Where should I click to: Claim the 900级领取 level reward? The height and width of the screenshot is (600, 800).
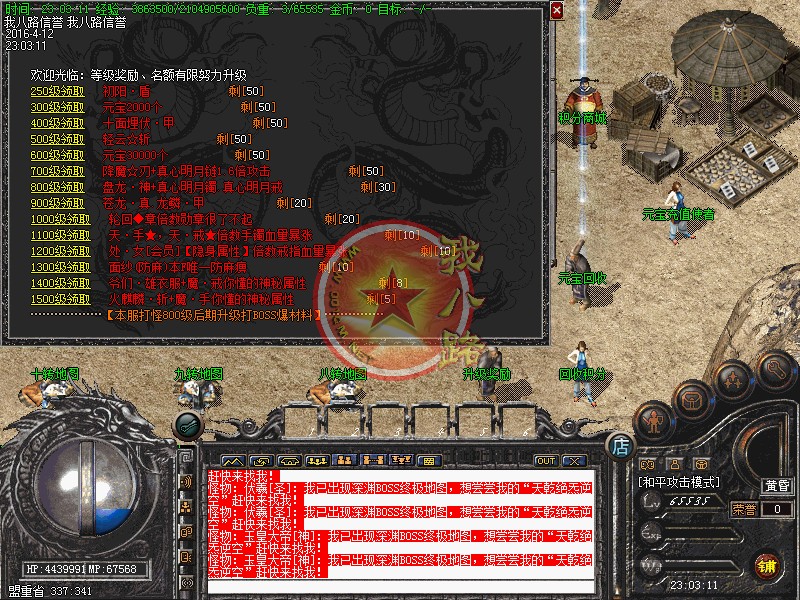pyautogui.click(x=58, y=203)
